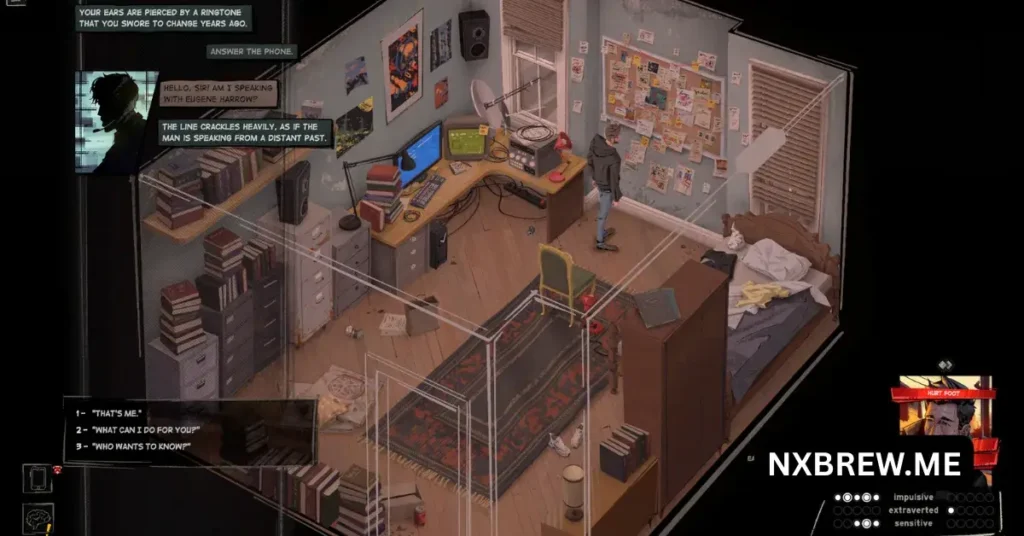The height and width of the screenshot is (536, 1024).
Task: Choose the reply "That's me."
Action: pos(117,413)
